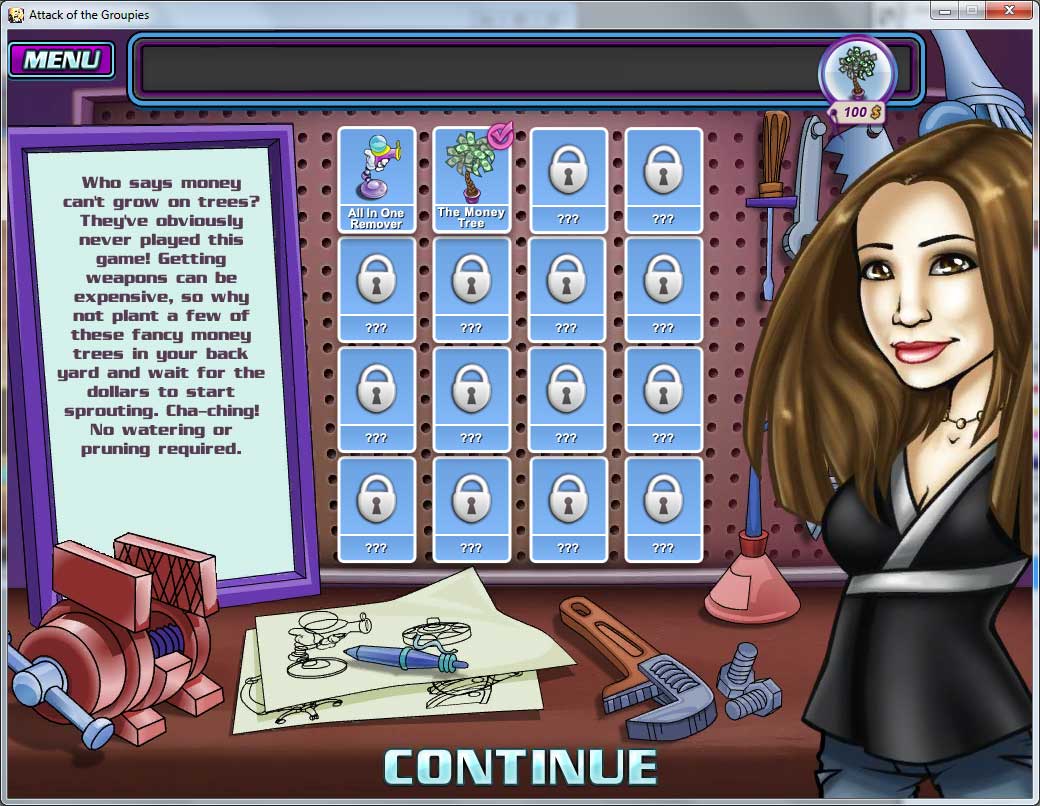Click the Money Tree 100$ bubble icon
This screenshot has height=806, width=1040.
click(856, 72)
